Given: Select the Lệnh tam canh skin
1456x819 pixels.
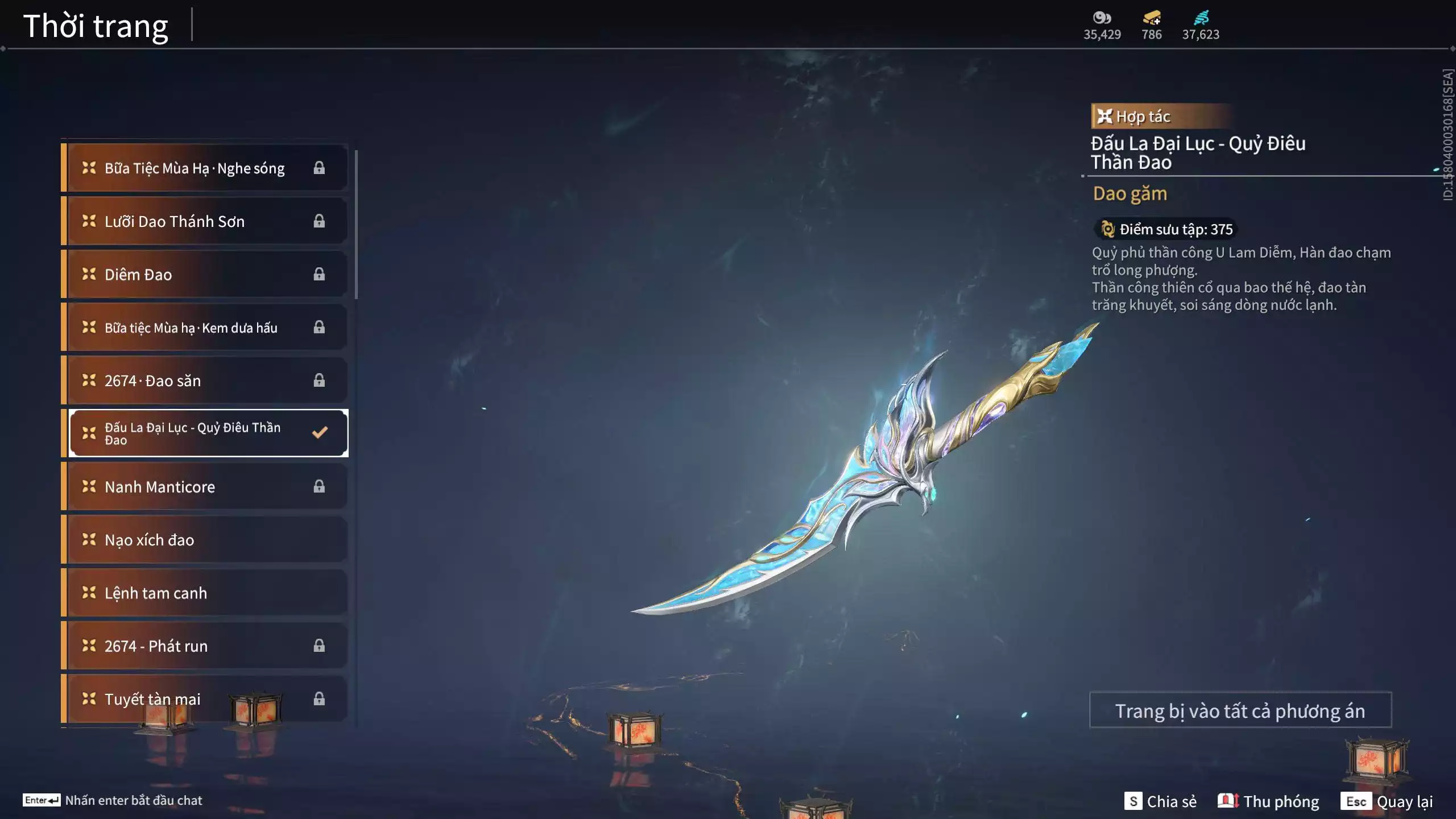Looking at the screenshot, I should pyautogui.click(x=205, y=593).
